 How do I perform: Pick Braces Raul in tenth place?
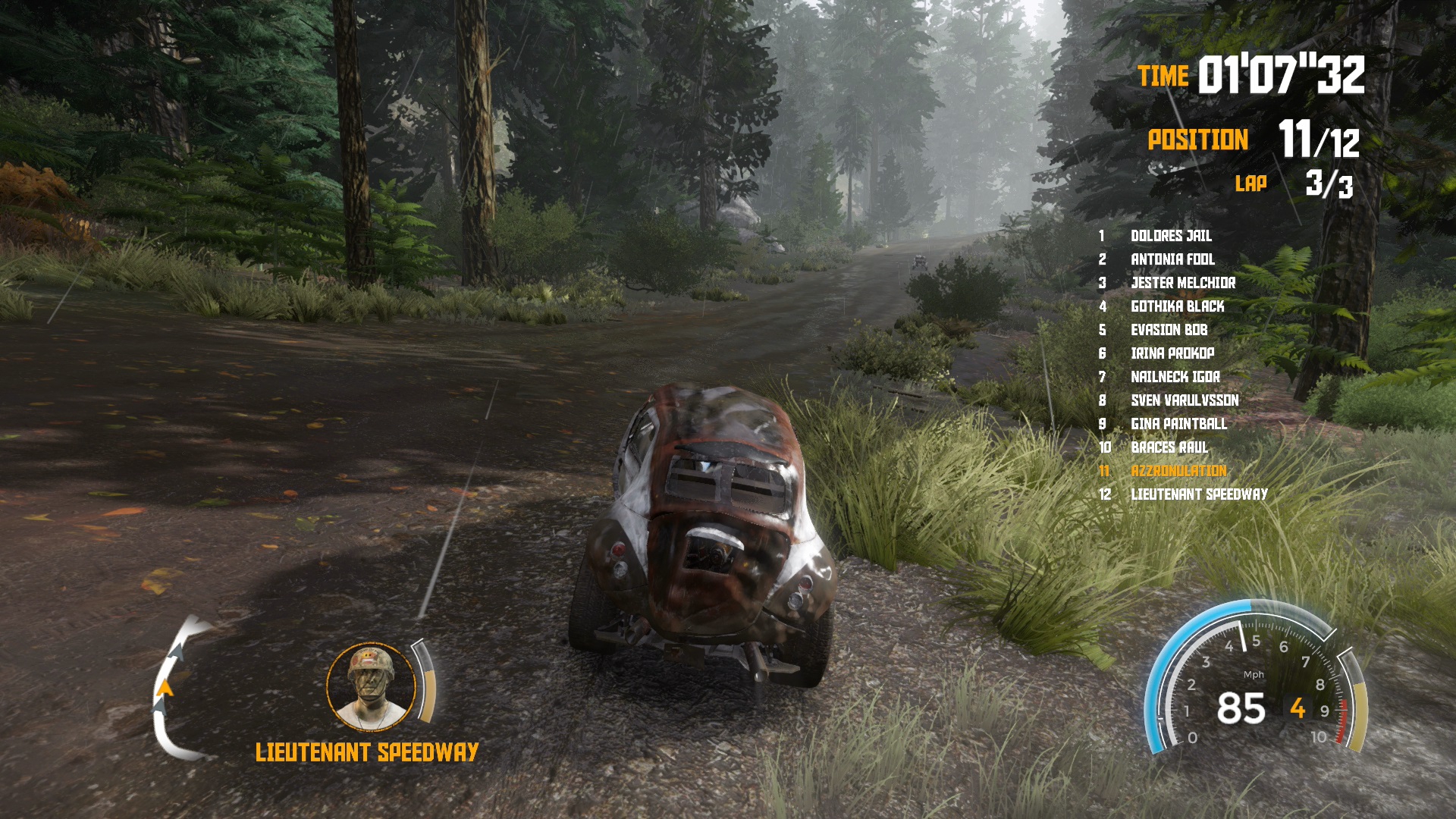pos(1169,447)
